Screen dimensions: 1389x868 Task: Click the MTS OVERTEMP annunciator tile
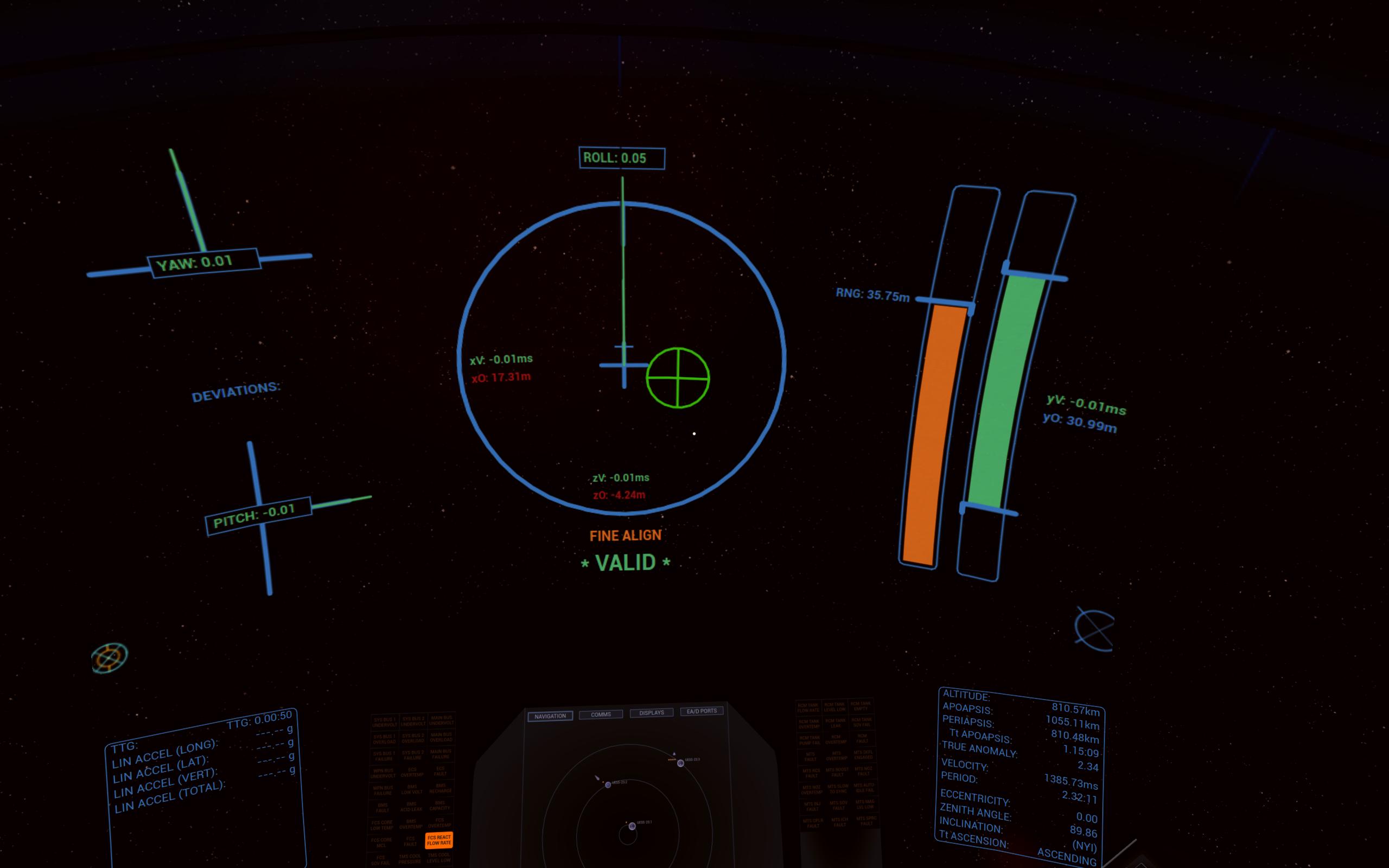coord(837,756)
